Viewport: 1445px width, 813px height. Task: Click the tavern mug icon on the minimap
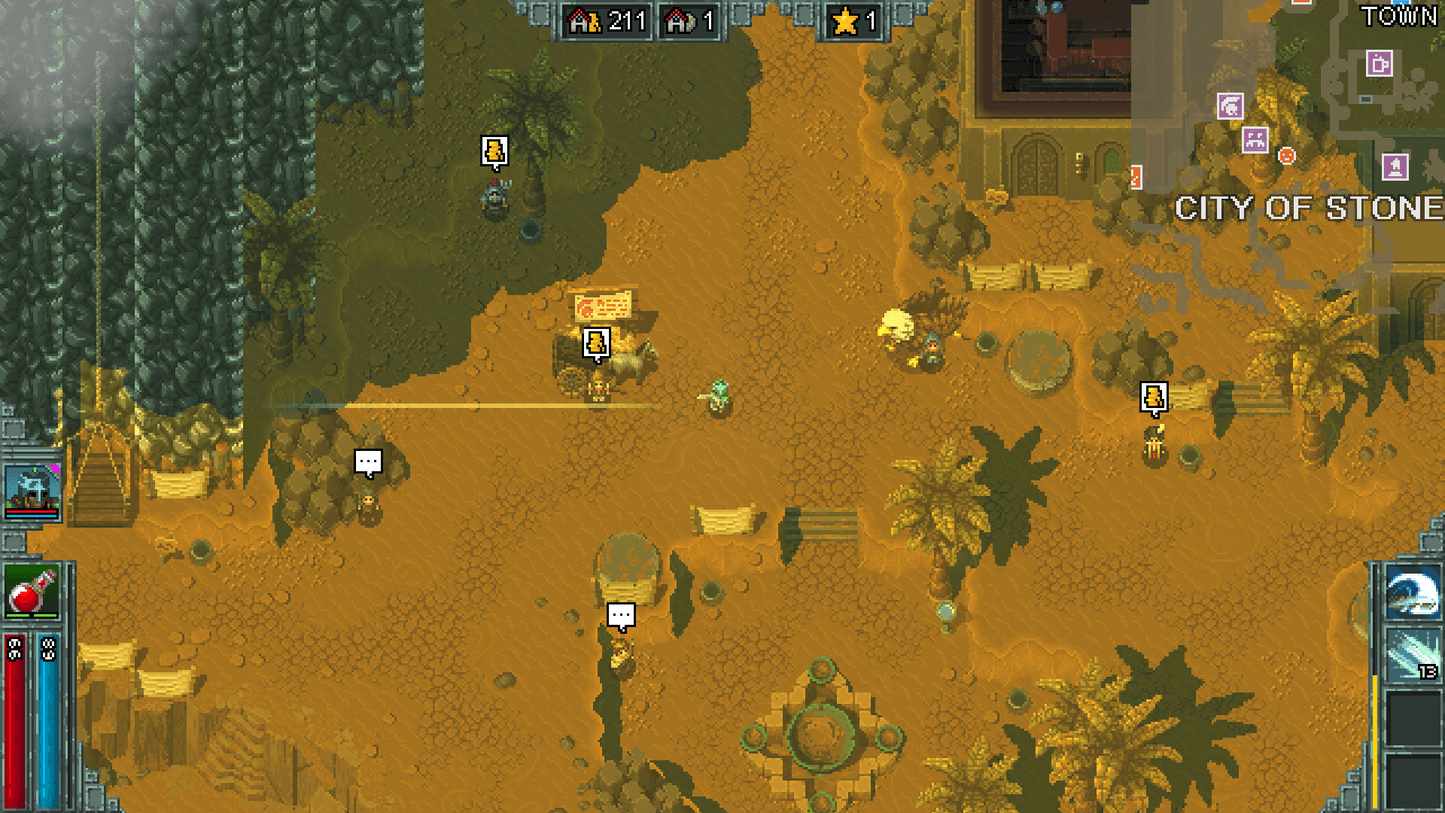(1378, 64)
